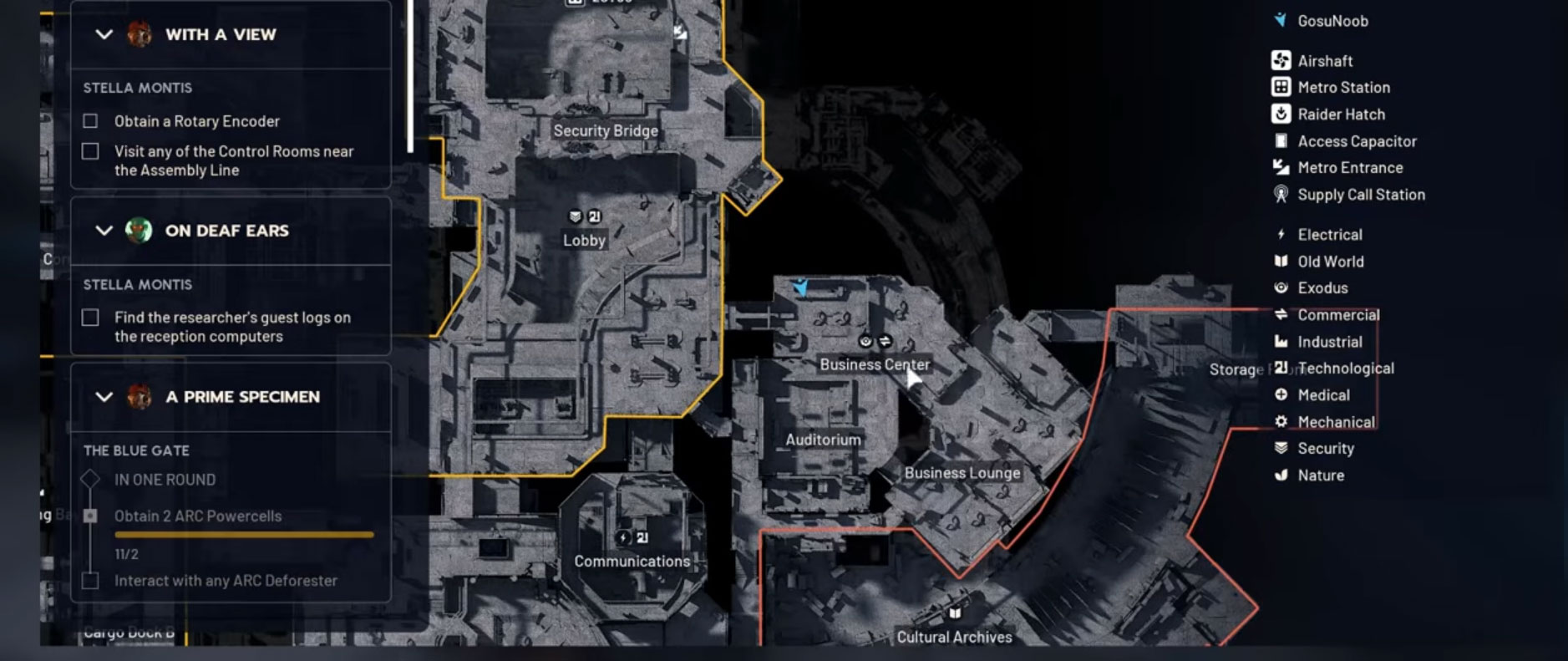The width and height of the screenshot is (1568, 661).
Task: Toggle the Nature loot category
Action: coord(1320,475)
